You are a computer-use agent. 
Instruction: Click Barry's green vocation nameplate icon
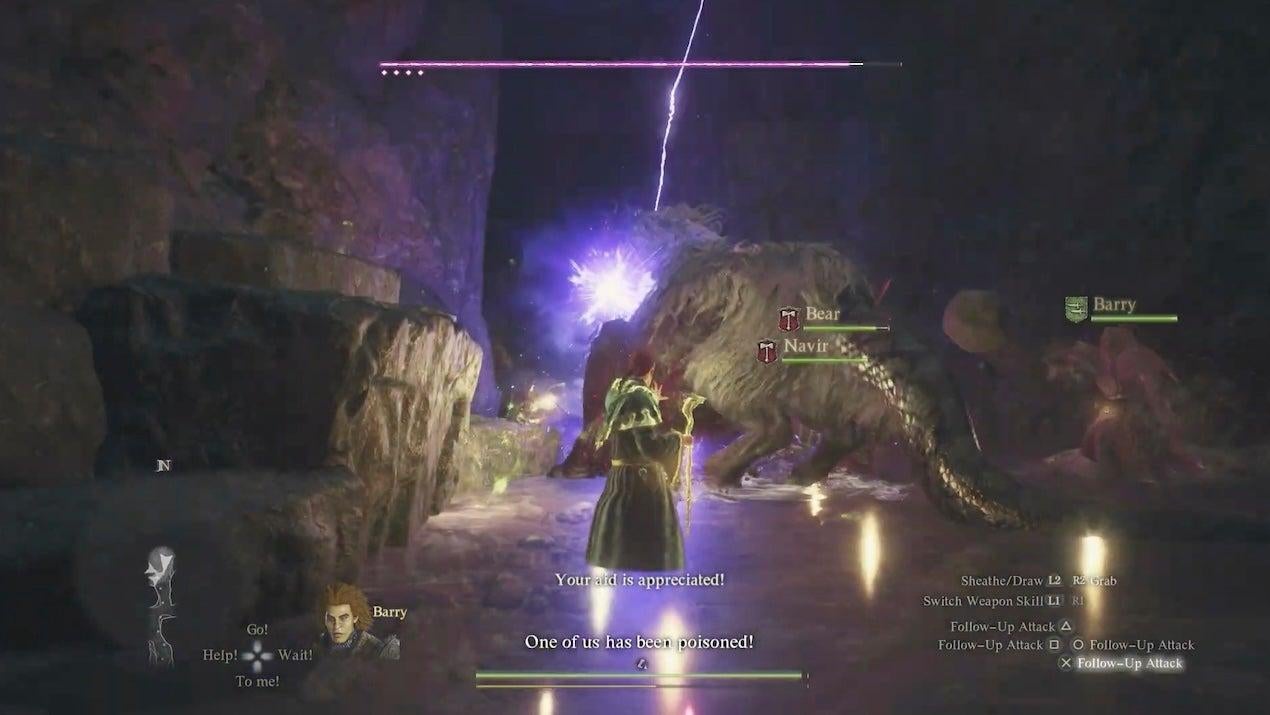1076,309
